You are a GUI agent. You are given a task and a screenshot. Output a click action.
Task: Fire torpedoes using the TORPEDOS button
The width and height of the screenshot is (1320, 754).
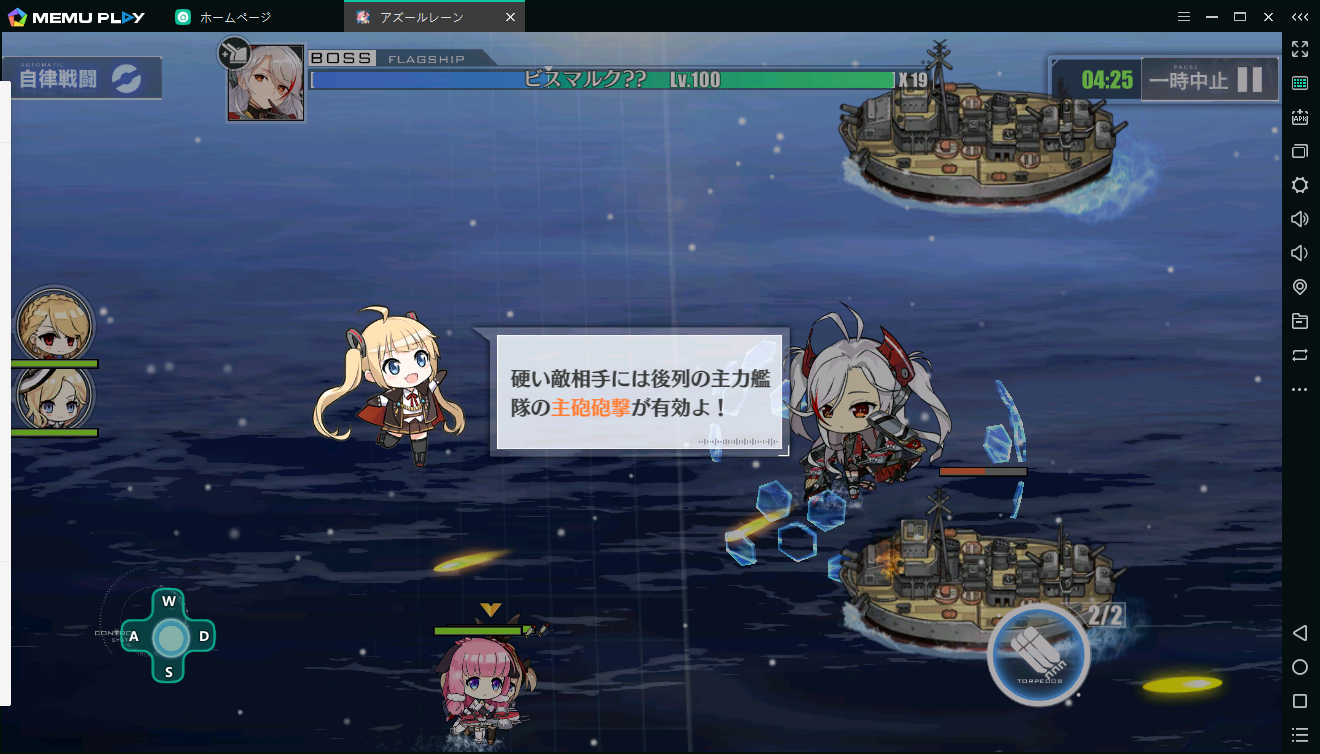[1040, 655]
